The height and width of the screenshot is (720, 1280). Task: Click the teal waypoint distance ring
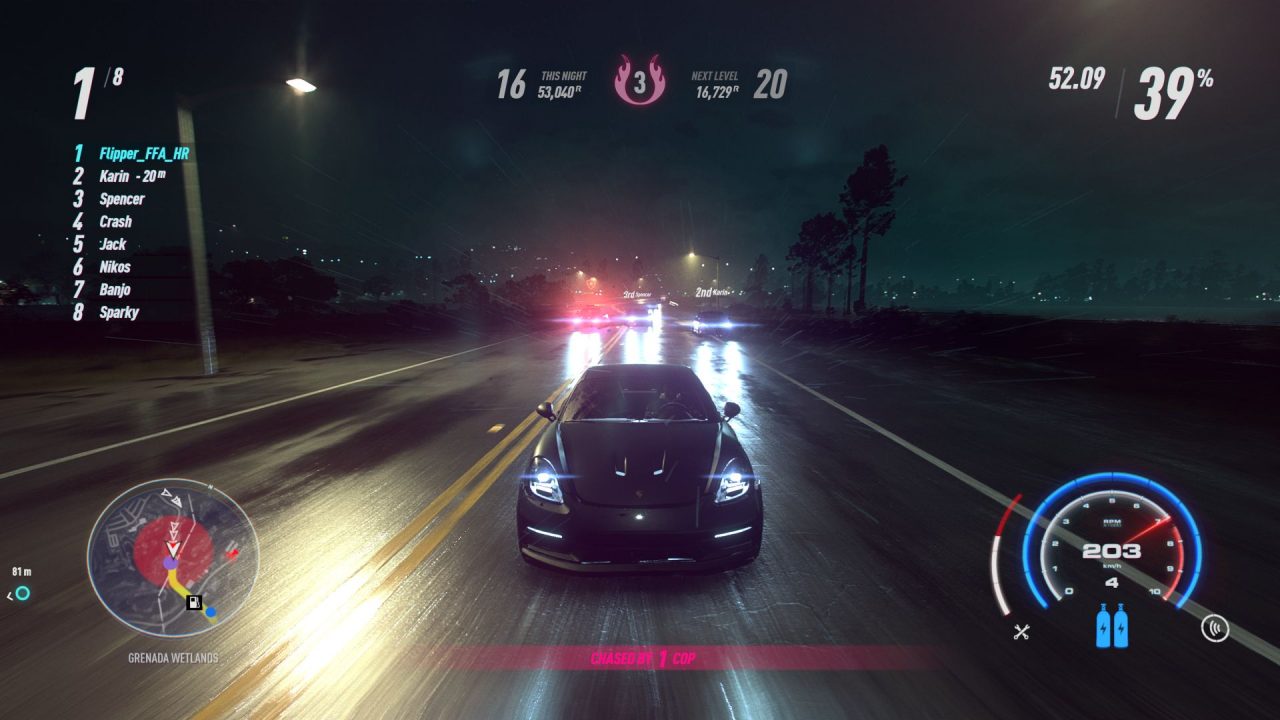point(22,594)
